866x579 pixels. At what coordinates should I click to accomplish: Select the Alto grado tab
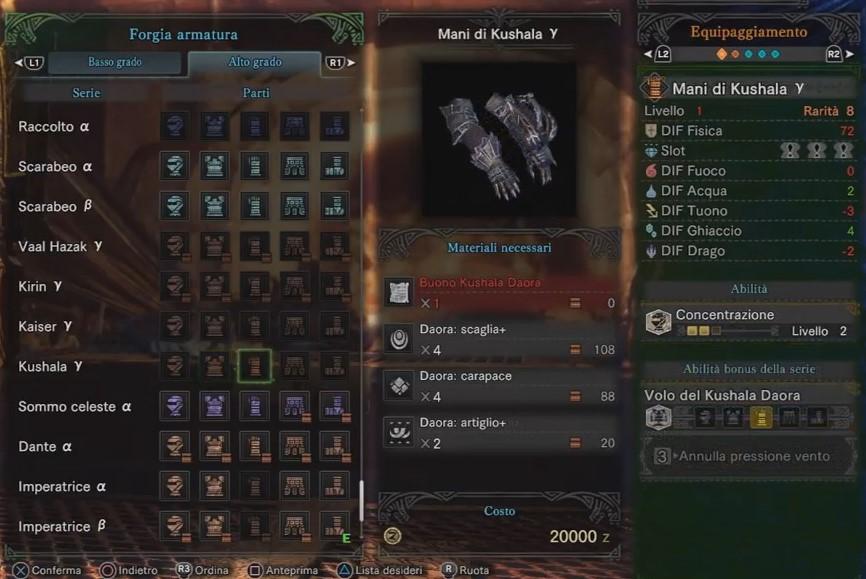coord(254,62)
